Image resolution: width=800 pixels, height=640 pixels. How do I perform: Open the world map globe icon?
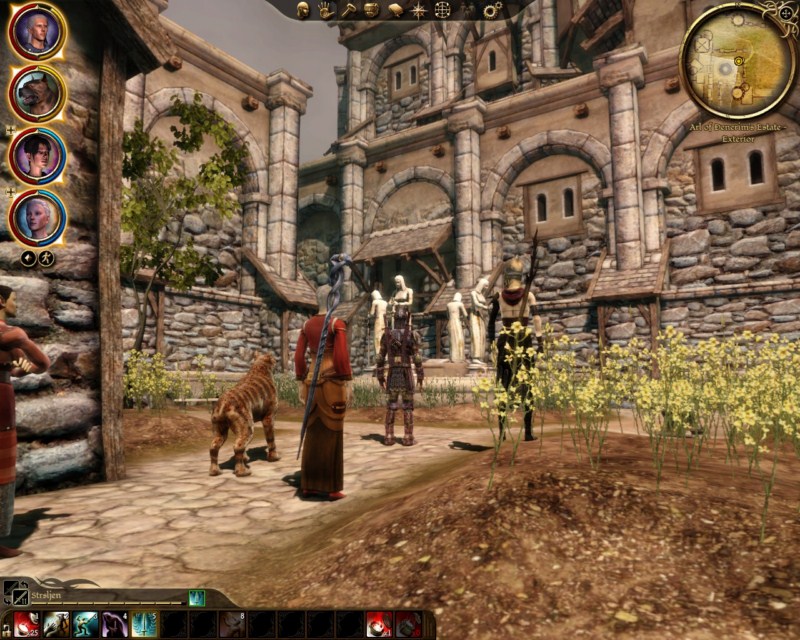tap(442, 10)
